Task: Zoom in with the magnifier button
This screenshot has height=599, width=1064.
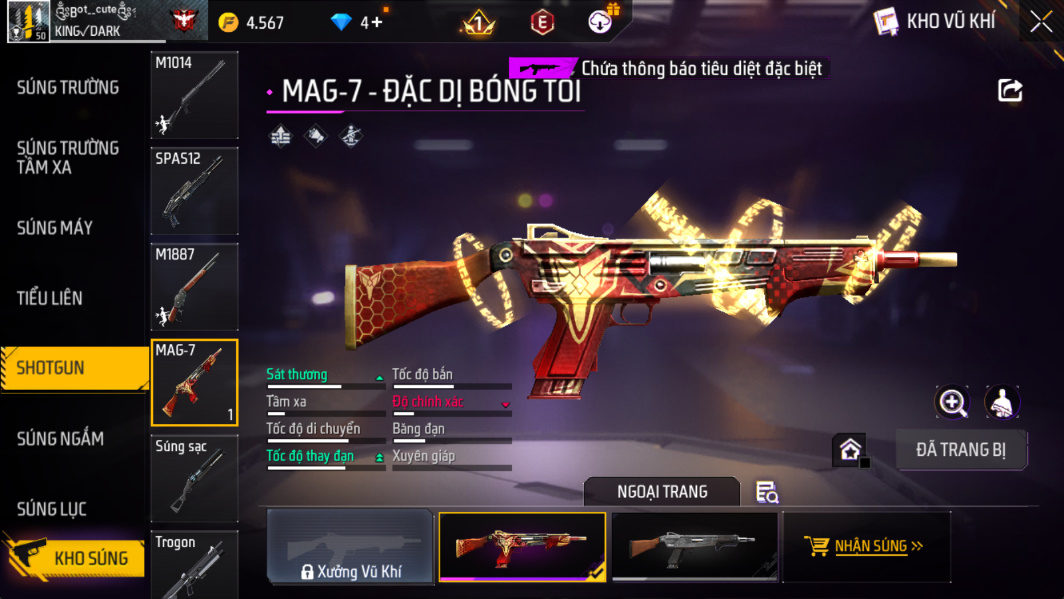Action: click(952, 402)
